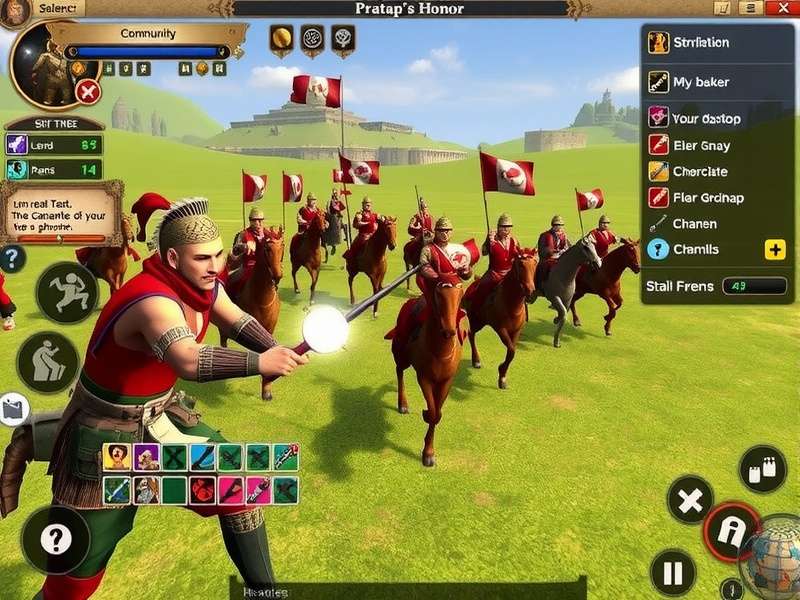This screenshot has width=800, height=600.
Task: Select the gold coin icon at top
Action: coord(282,40)
